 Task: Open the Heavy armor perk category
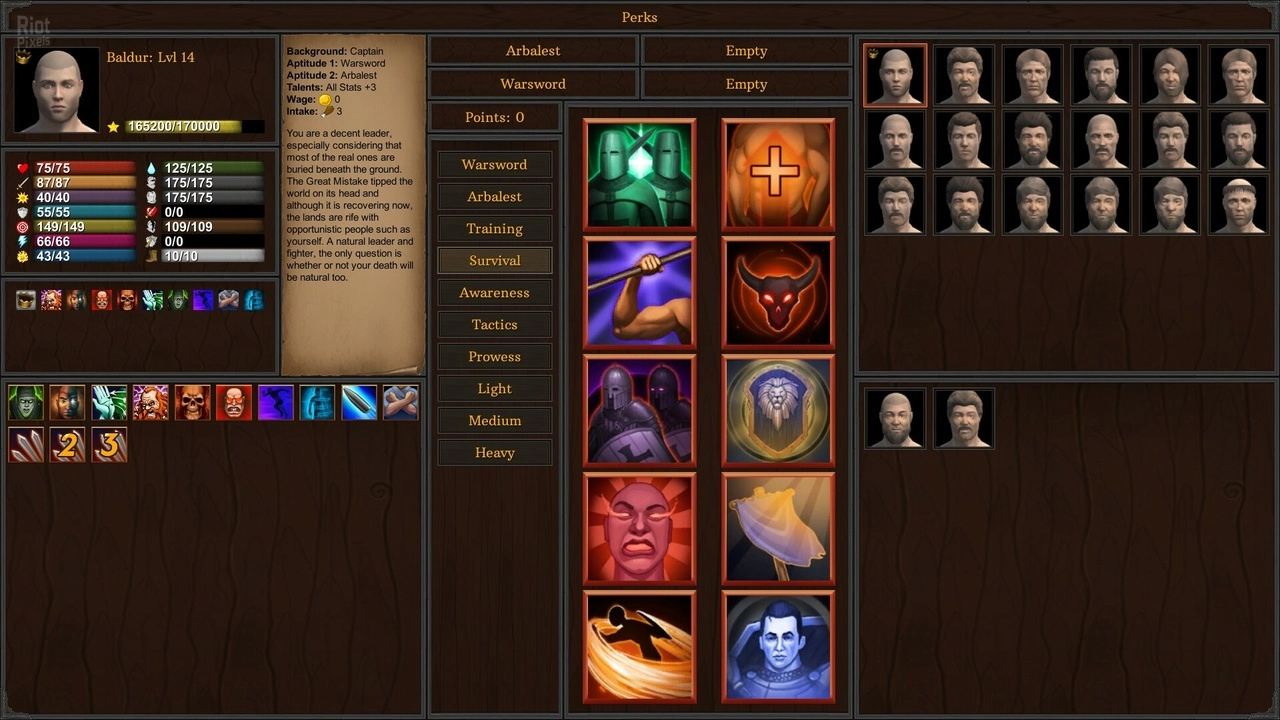pos(494,453)
